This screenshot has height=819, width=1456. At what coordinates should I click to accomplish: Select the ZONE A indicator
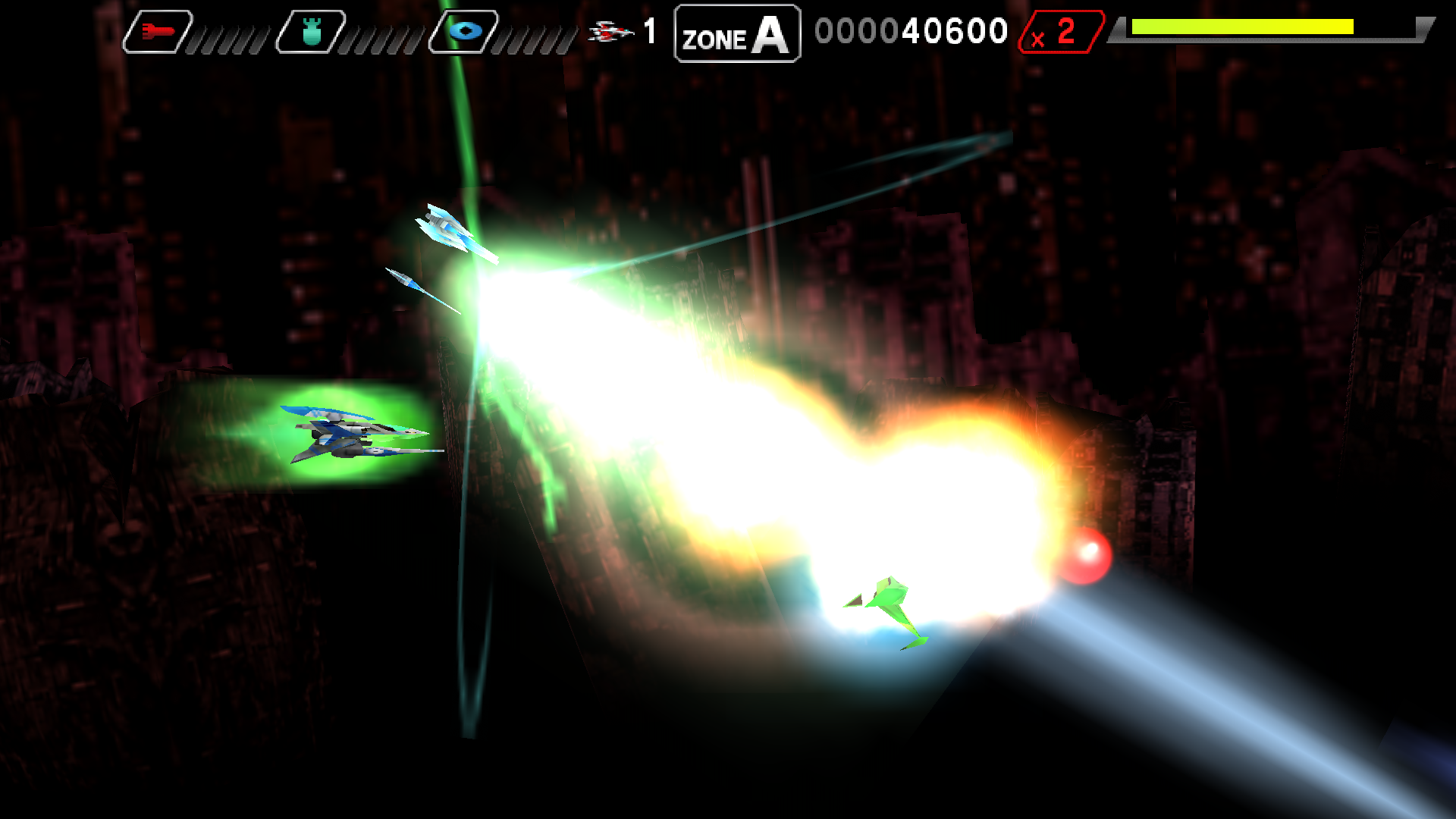coord(736,32)
